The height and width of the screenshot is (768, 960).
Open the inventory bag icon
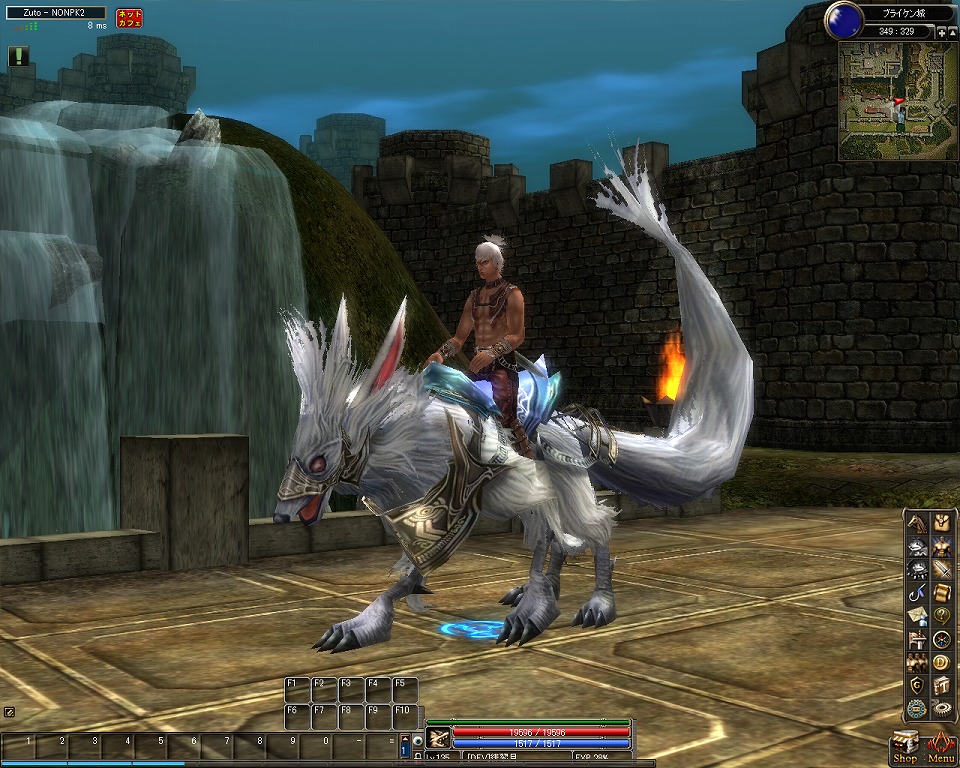click(941, 521)
